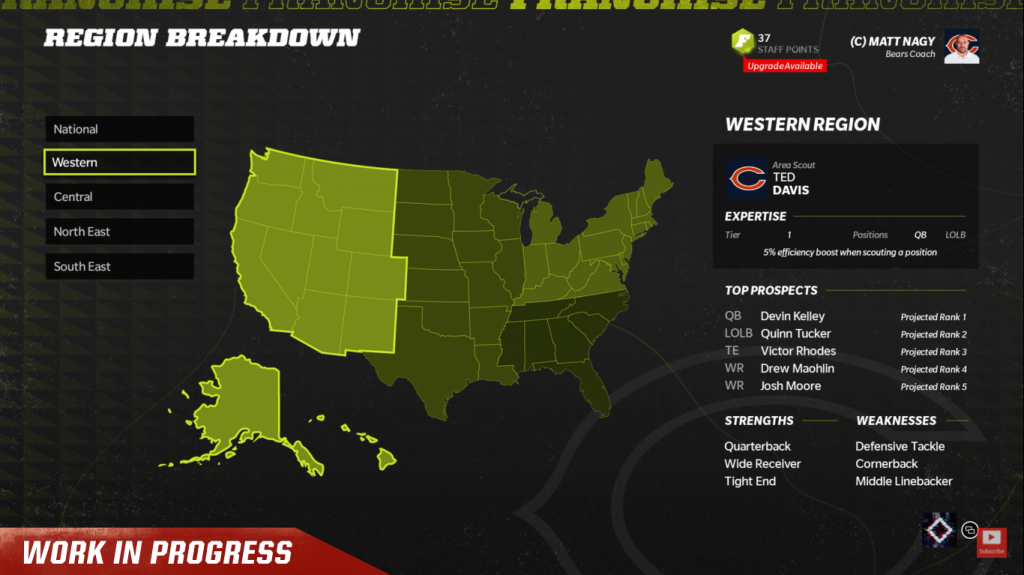The image size is (1024, 575).
Task: Choose prospect Josh Moore row
Action: [x=845, y=386]
